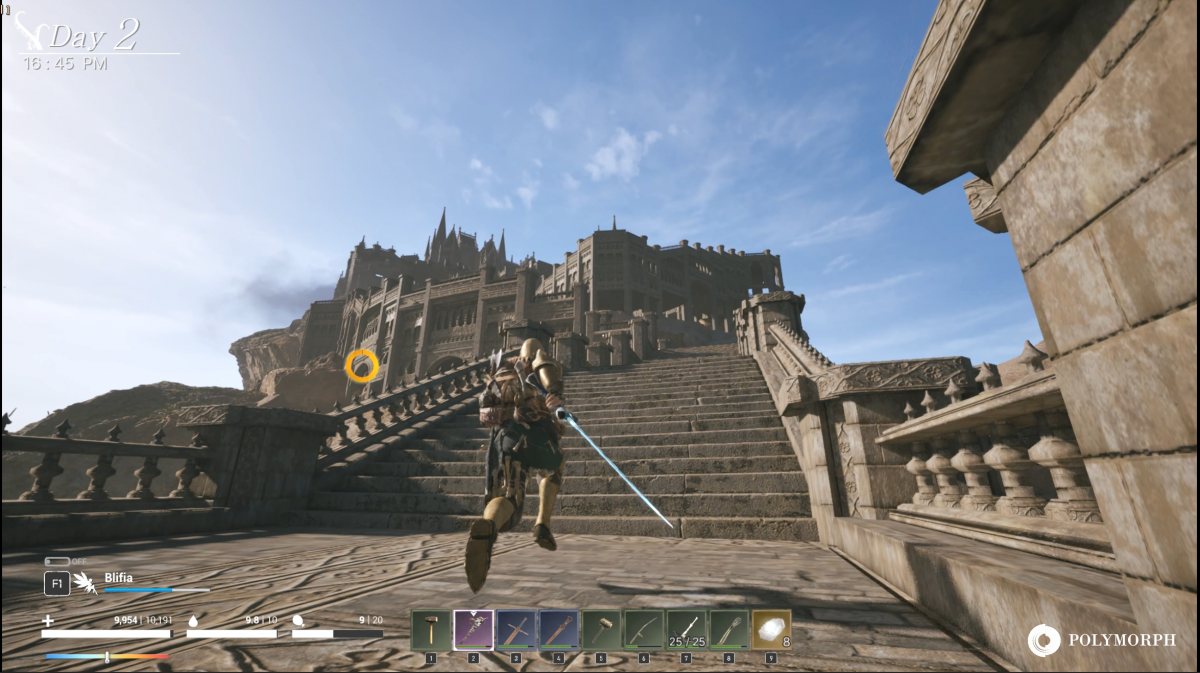Screen dimensions: 1200x673
Task: Choose the pitchfork tool slot
Action: click(x=730, y=630)
